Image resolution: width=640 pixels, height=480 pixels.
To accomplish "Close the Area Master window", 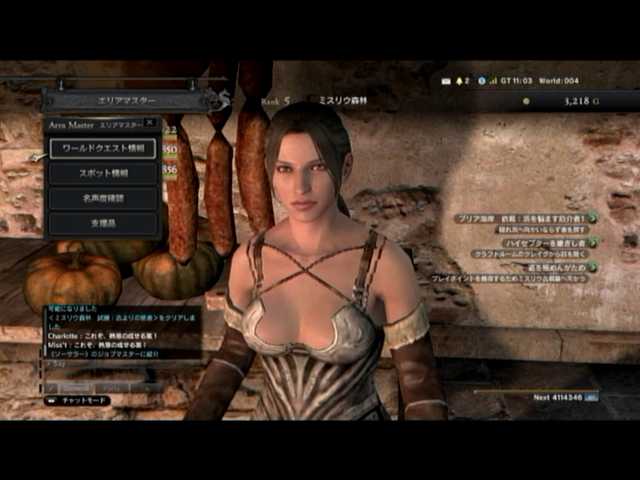I will click(150, 122).
